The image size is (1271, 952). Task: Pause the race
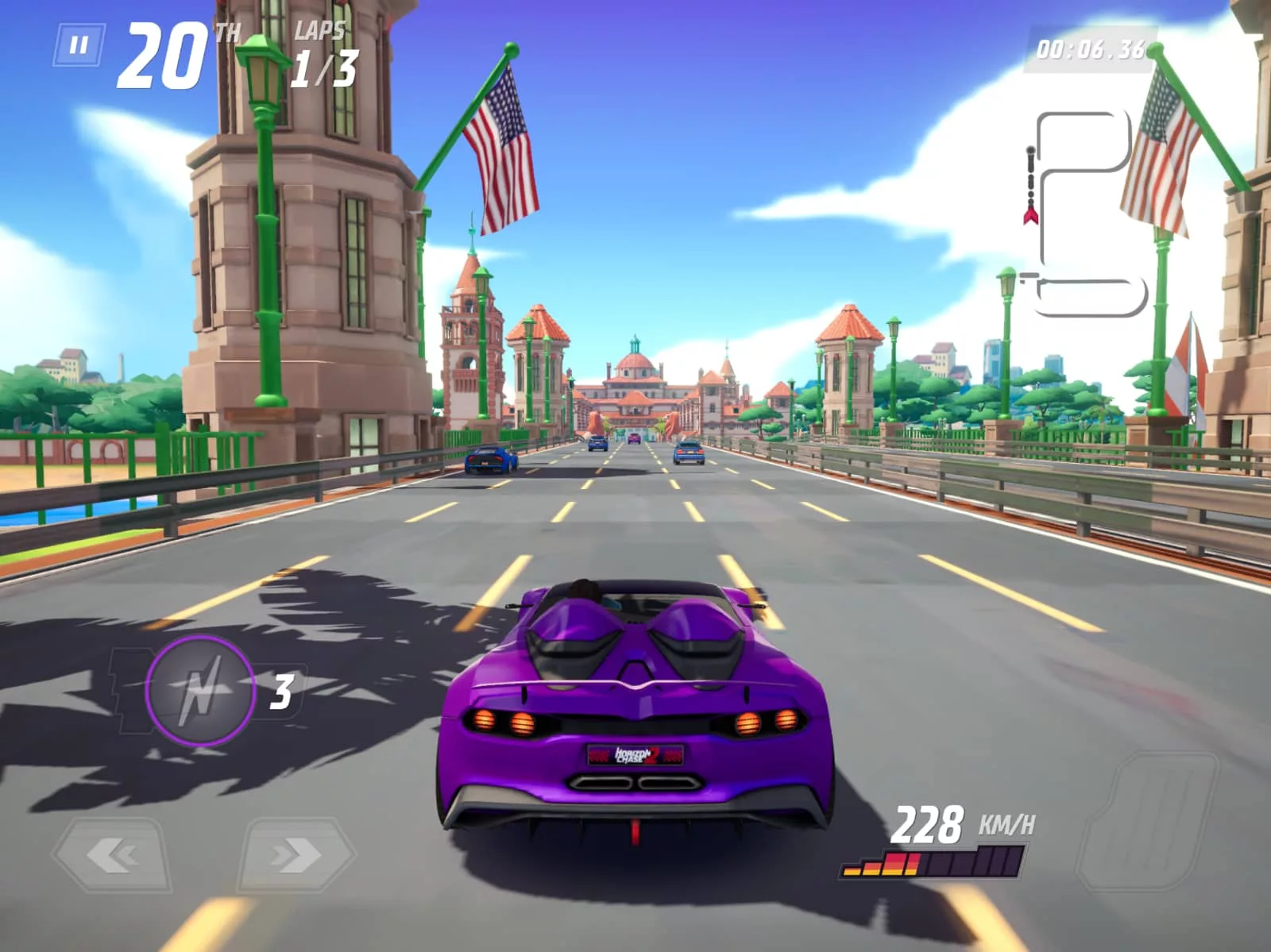pos(79,45)
